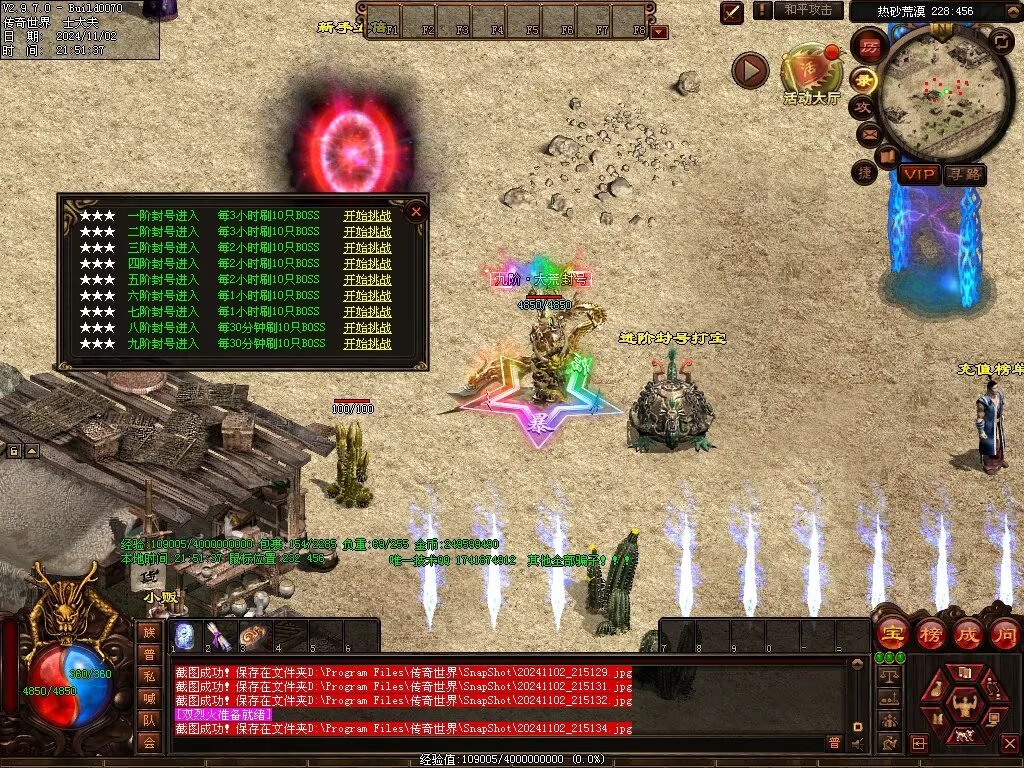Use the blue rune stone in slot 1

click(186, 636)
